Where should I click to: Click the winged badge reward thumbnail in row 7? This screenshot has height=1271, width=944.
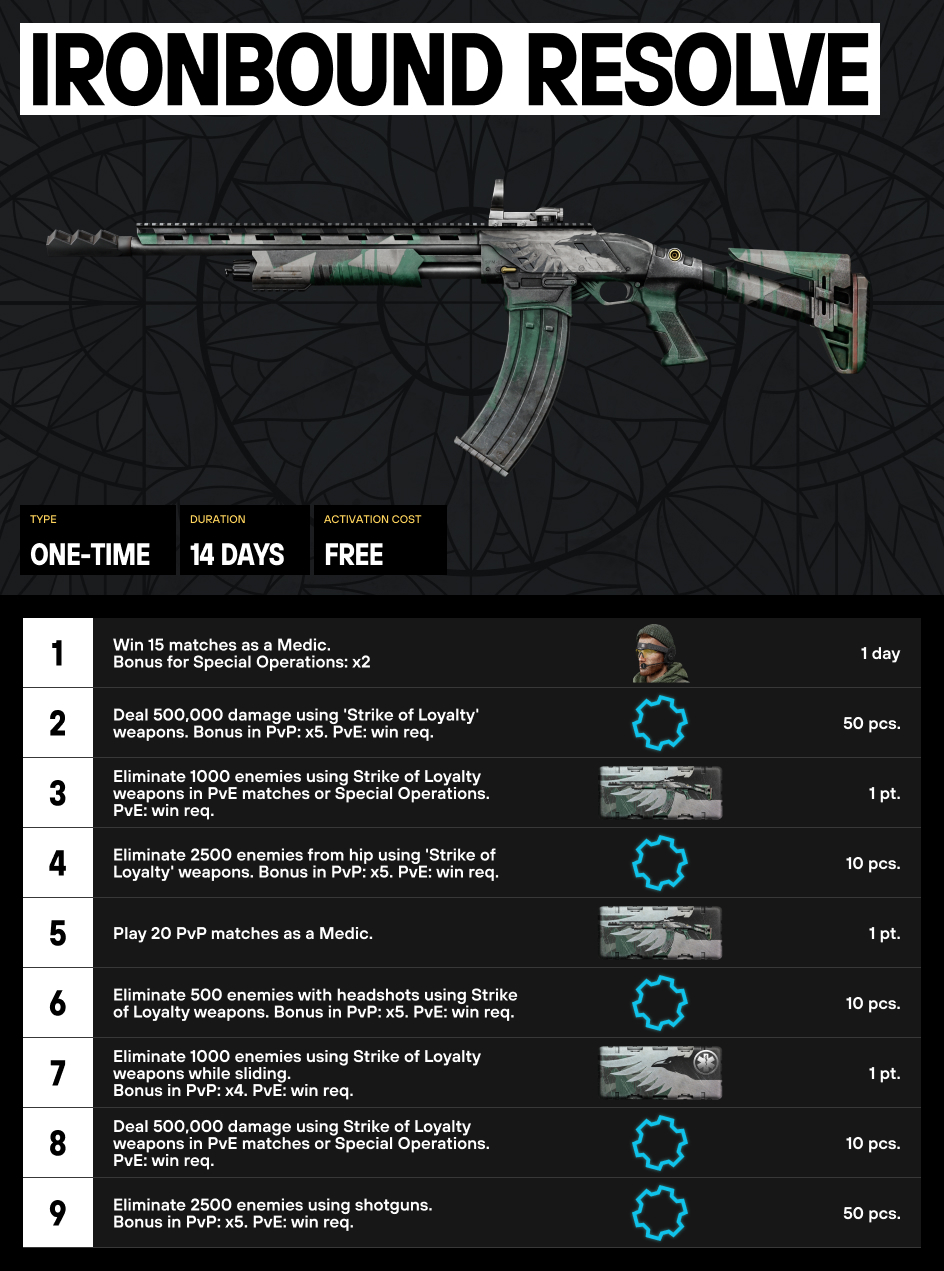pyautogui.click(x=660, y=1073)
